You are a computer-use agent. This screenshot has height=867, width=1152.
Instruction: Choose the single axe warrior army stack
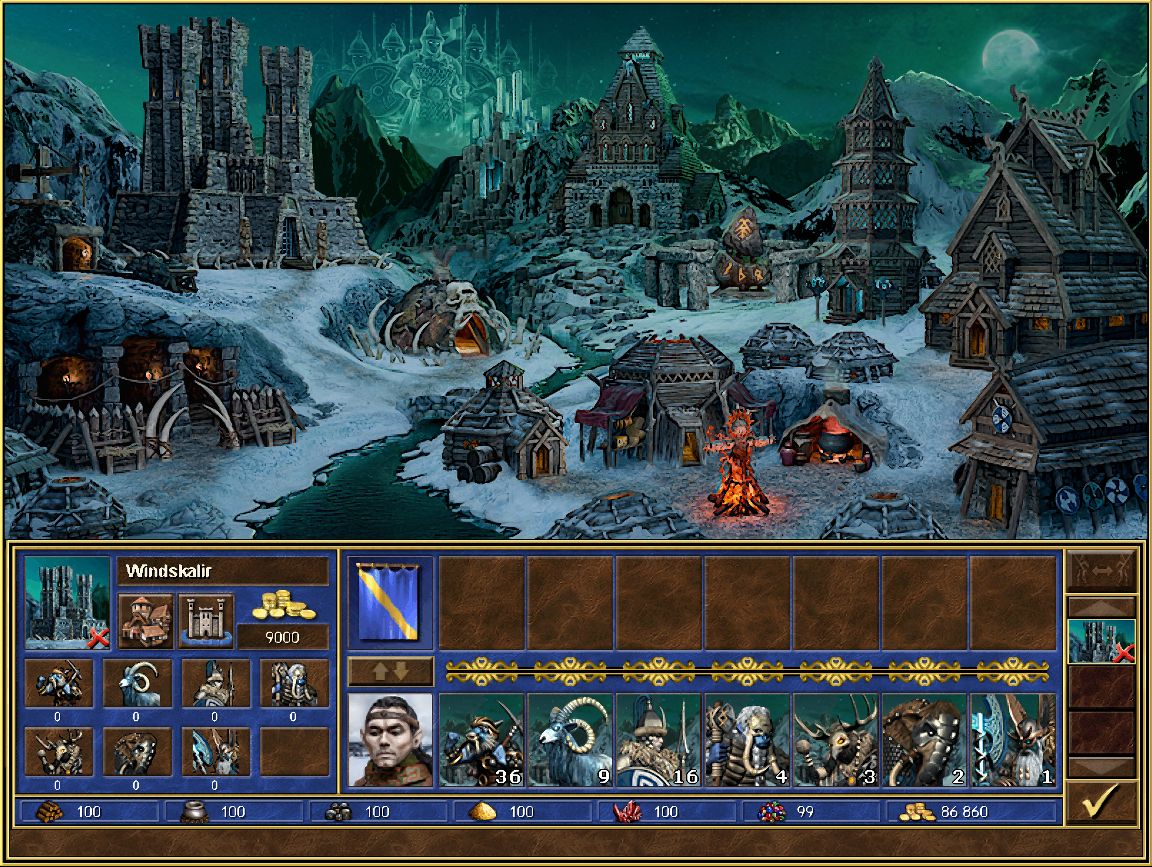1012,740
